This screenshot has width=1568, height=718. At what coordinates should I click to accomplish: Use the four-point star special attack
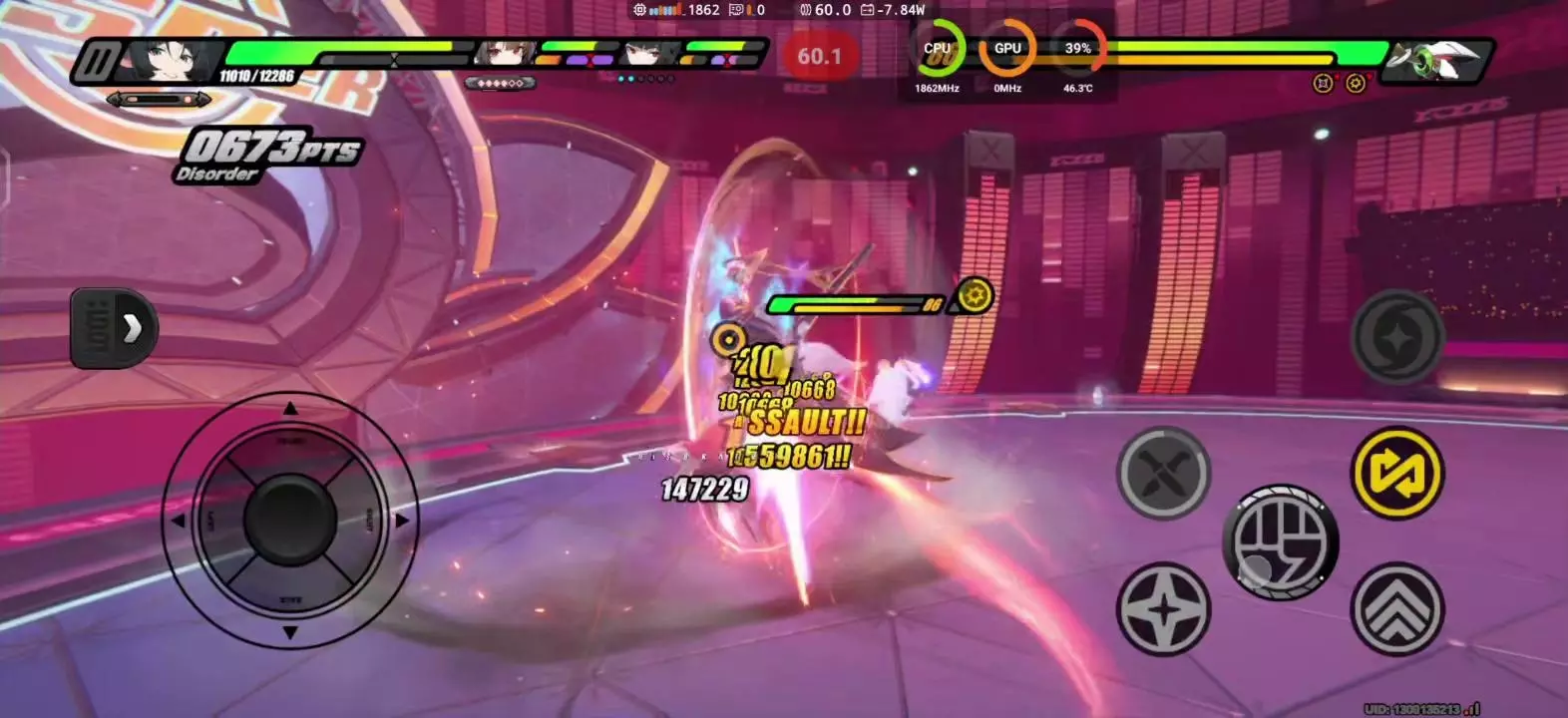coord(1163,609)
